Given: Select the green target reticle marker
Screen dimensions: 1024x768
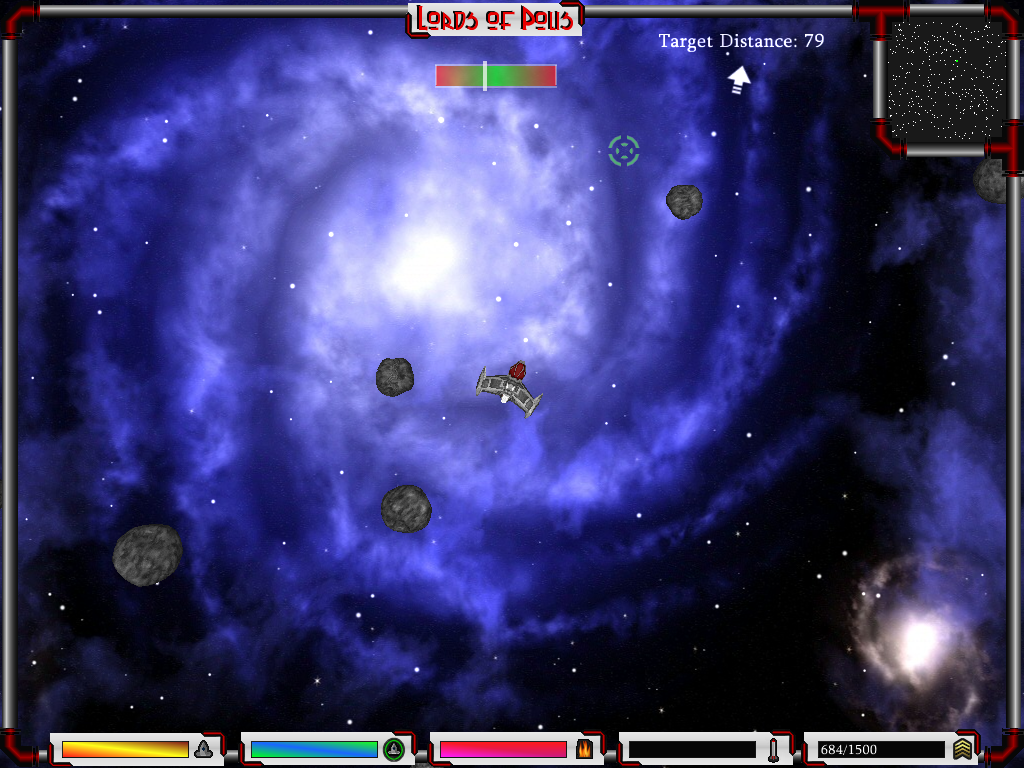Looking at the screenshot, I should pyautogui.click(x=624, y=151).
